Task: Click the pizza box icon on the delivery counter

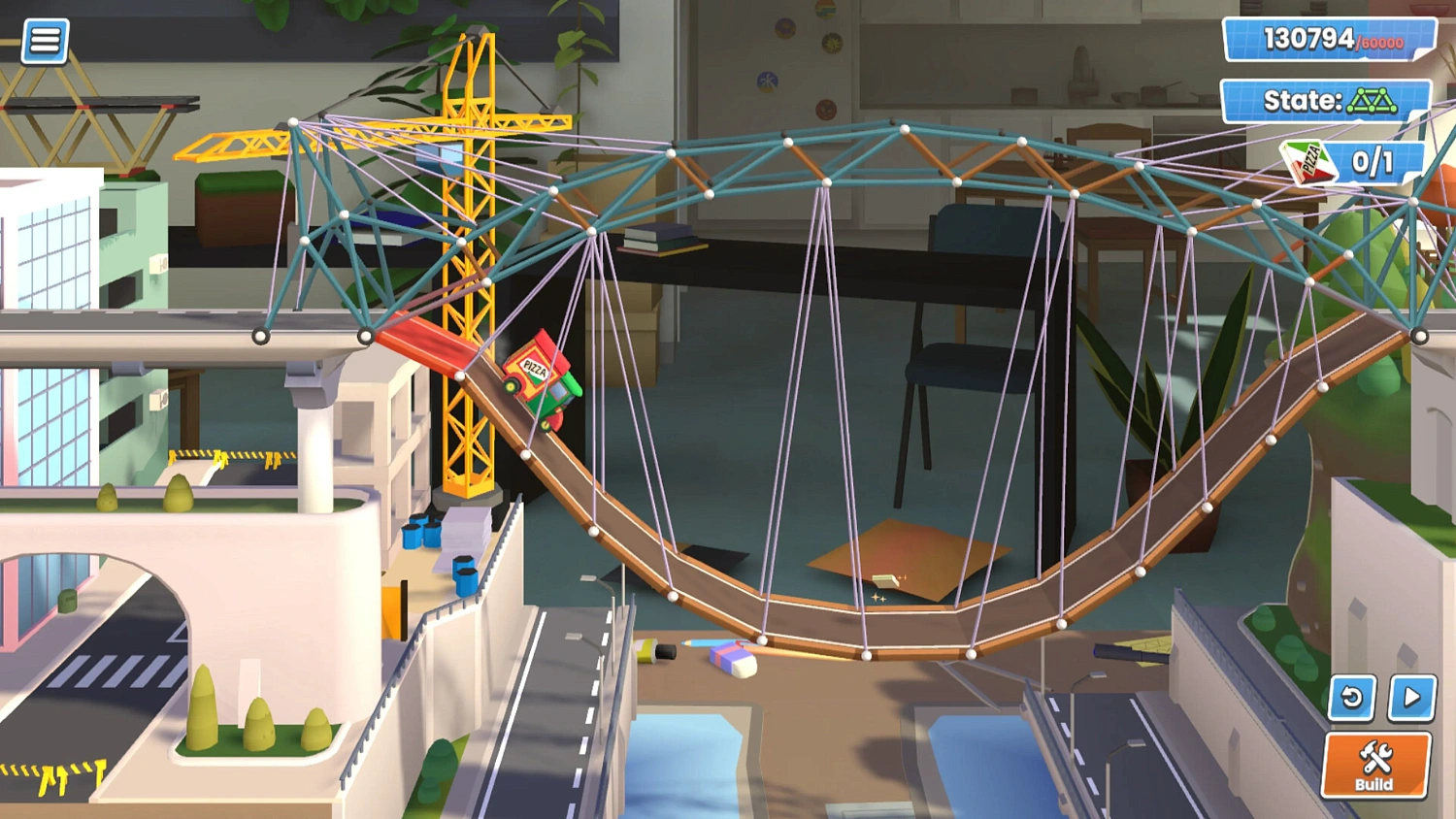Action: tap(1307, 161)
